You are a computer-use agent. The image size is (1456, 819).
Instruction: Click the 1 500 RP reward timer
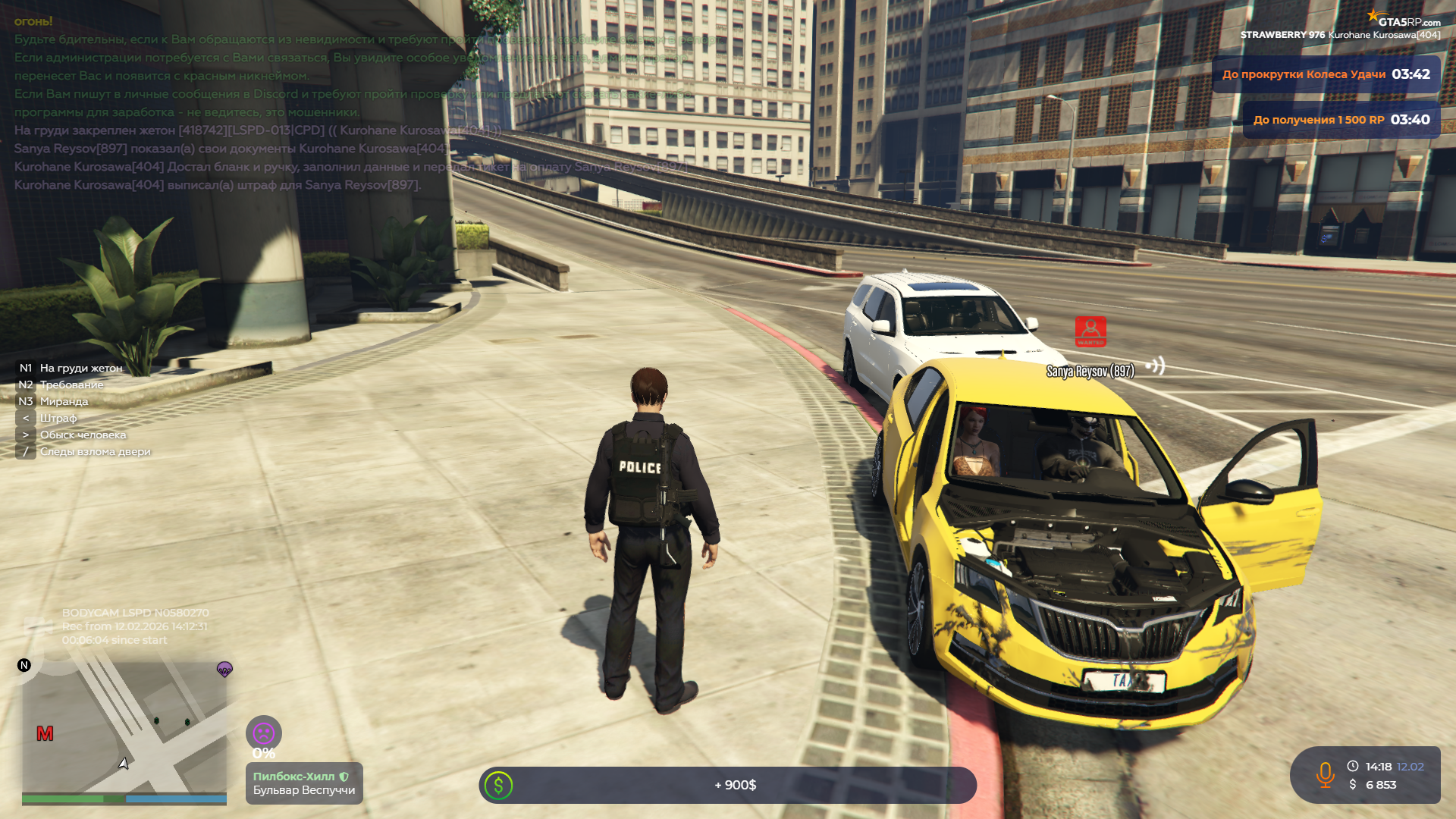click(1341, 120)
